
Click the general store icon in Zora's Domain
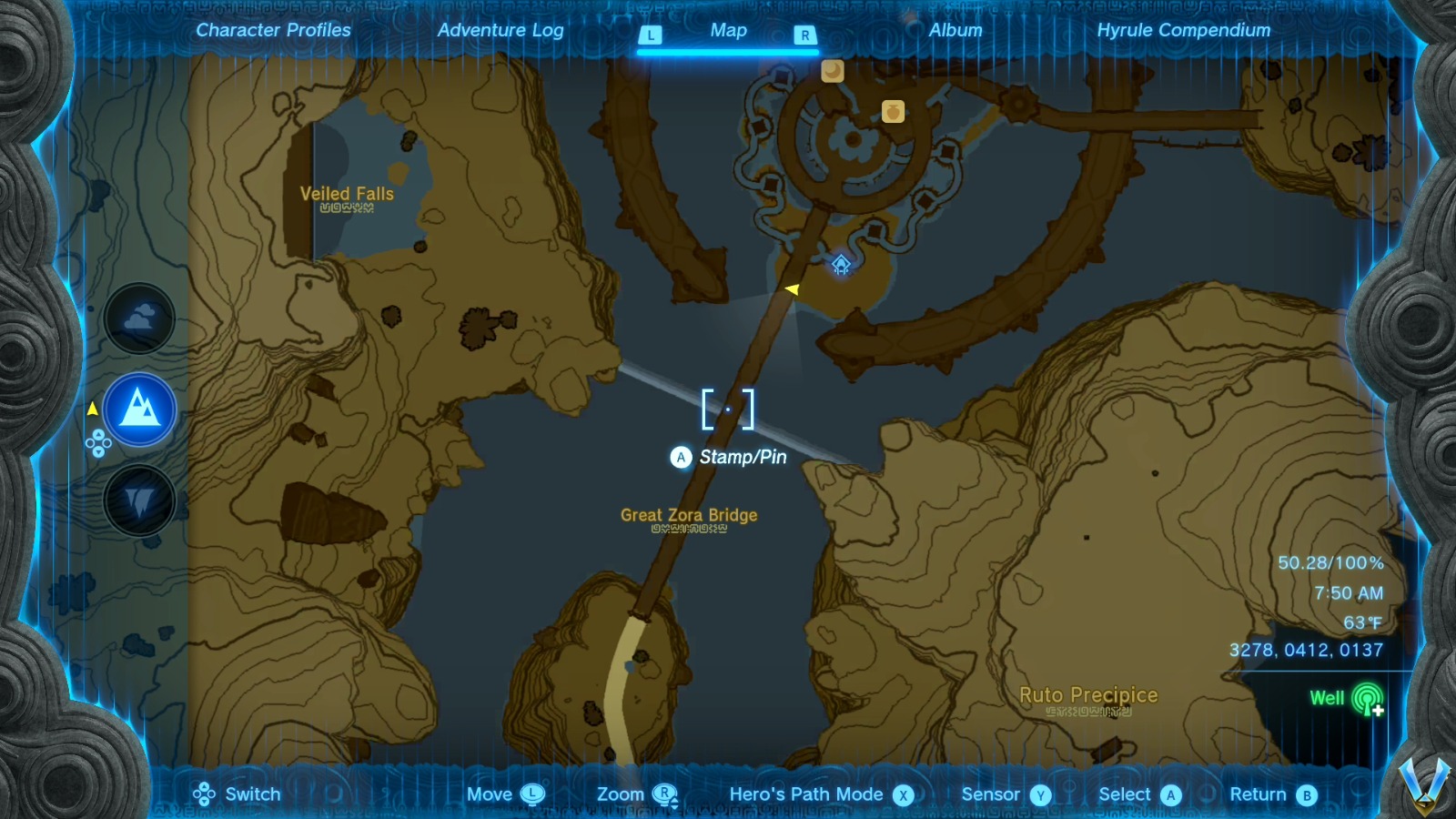click(893, 110)
